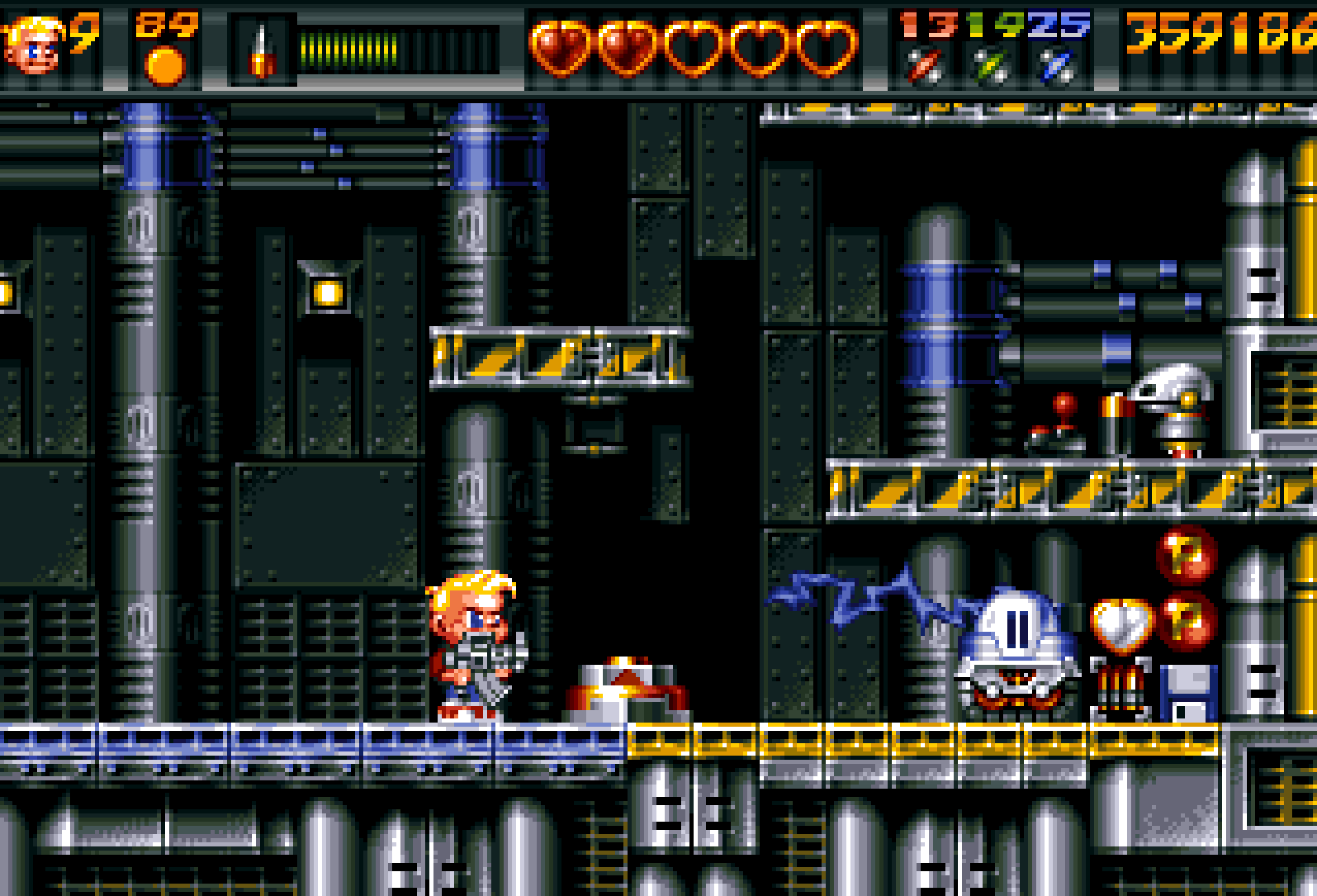Pick the blue ammo type icon
Screen dimensions: 1317x896
(1058, 67)
